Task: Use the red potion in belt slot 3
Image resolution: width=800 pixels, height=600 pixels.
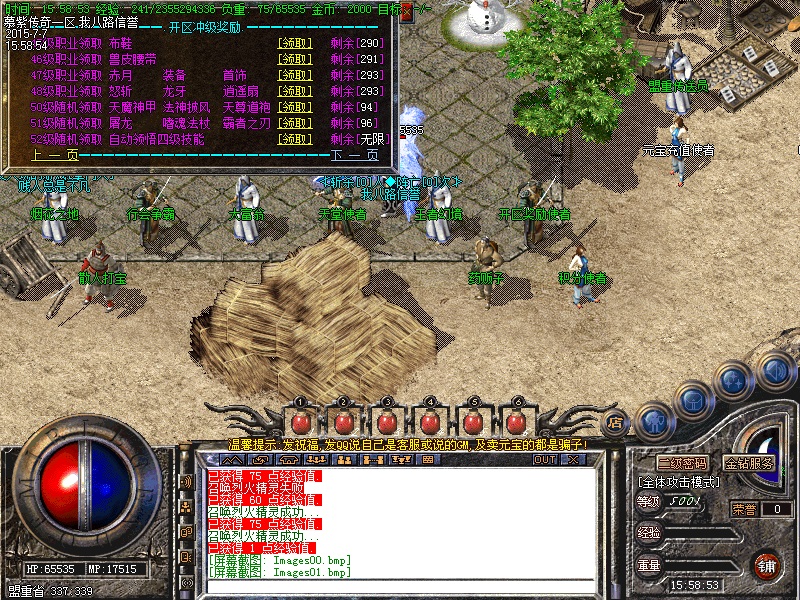Action: pos(387,420)
